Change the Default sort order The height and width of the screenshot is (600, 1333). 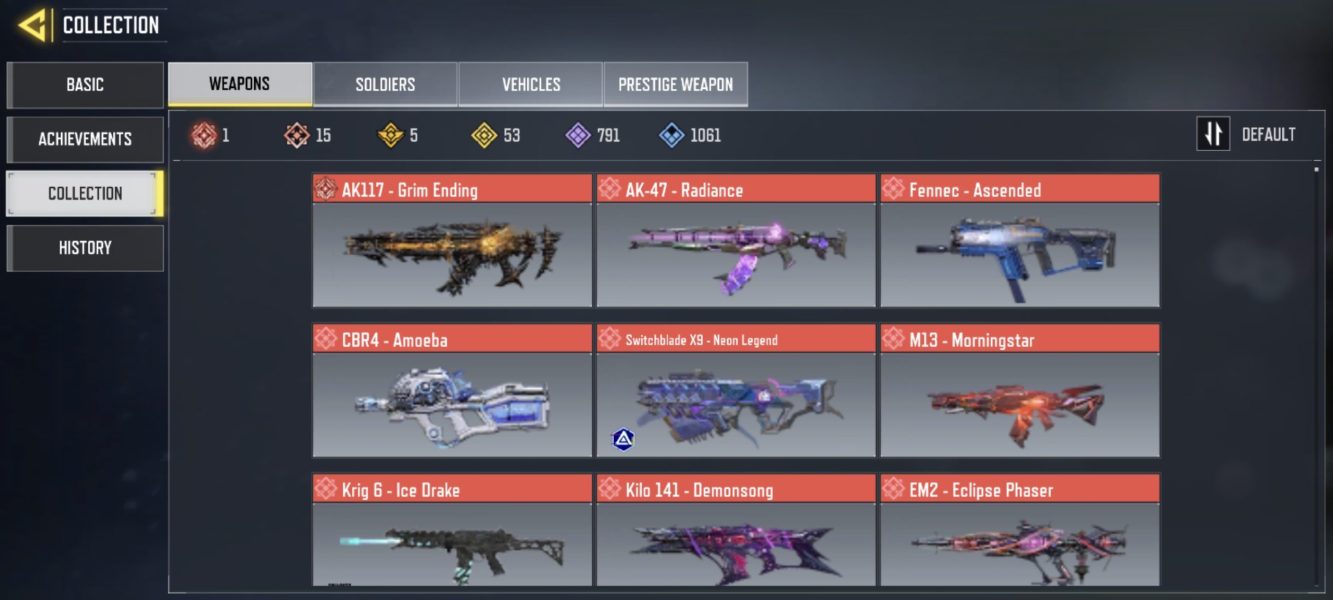coord(1247,134)
